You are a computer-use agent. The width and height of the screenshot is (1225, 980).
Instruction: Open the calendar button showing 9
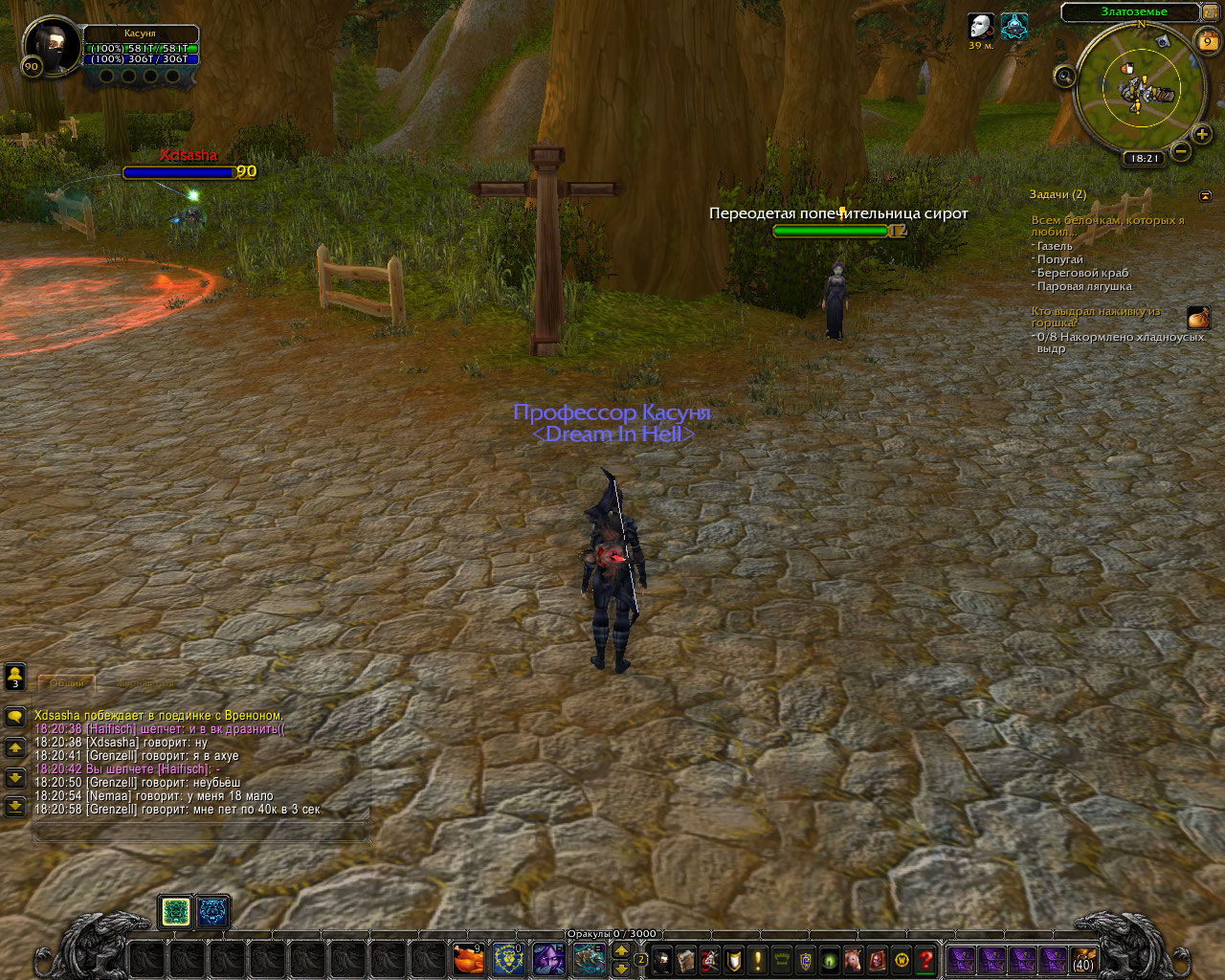click(1208, 40)
